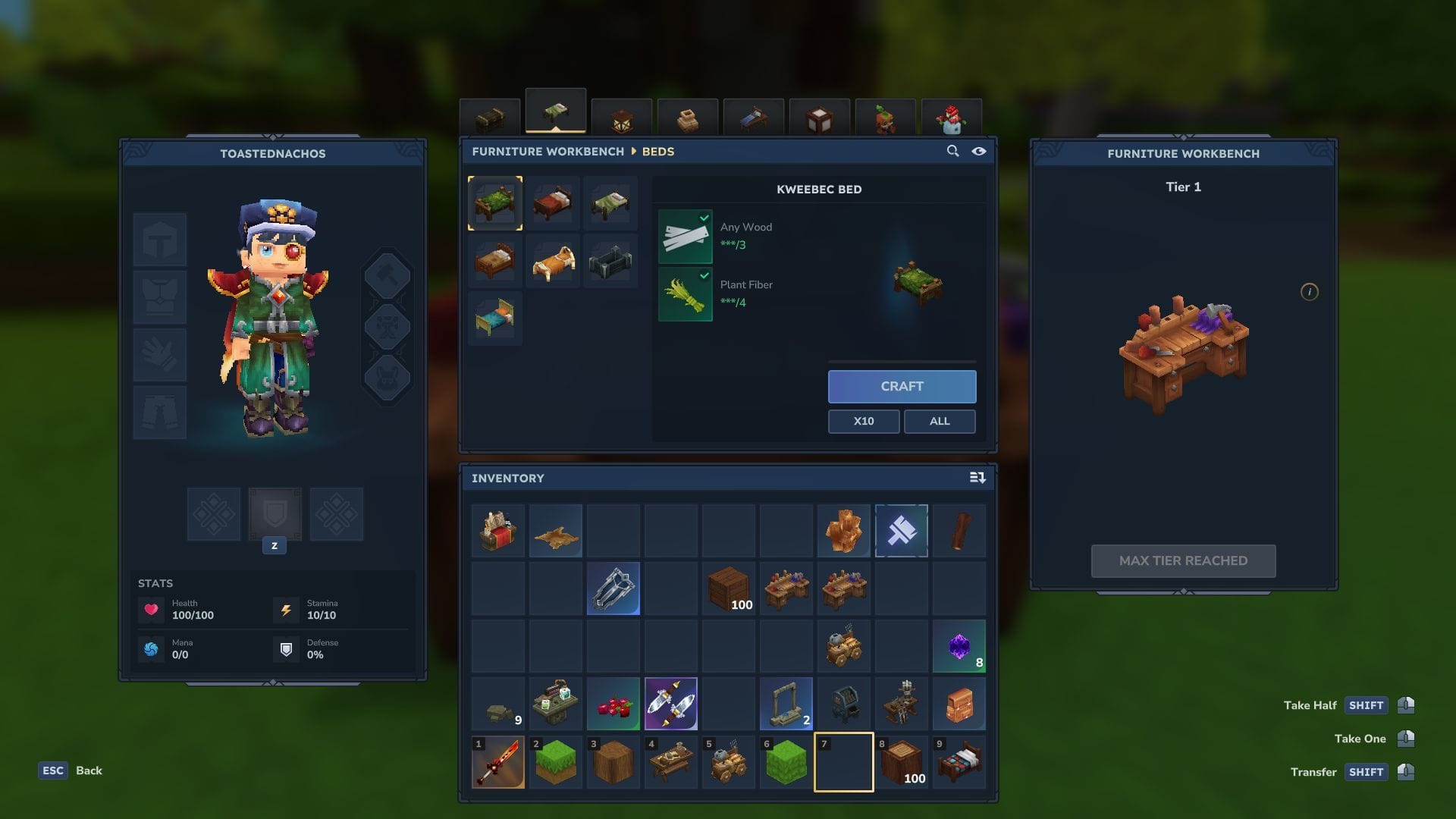
Task: Select the dark metal bed recipe
Action: 610,261
